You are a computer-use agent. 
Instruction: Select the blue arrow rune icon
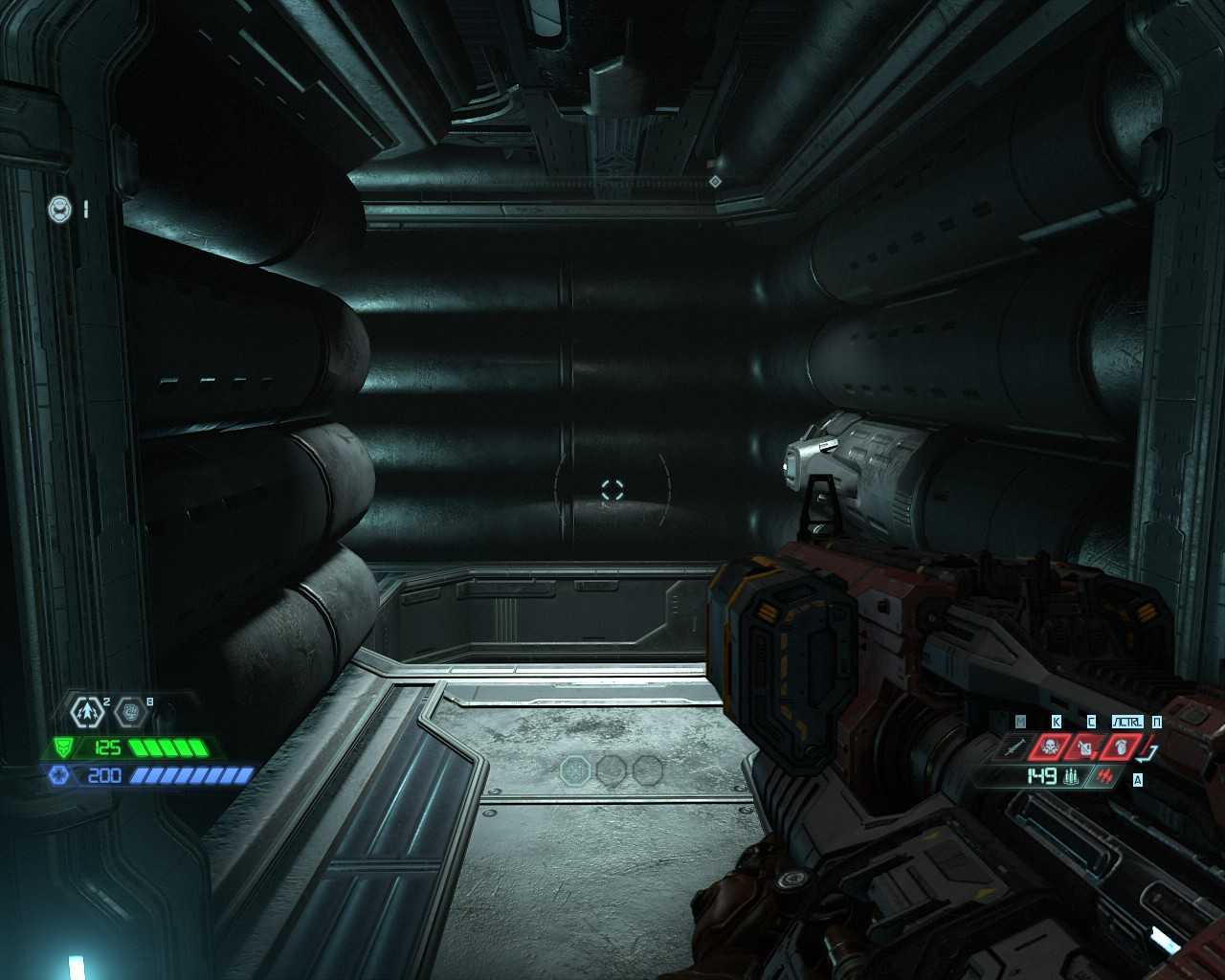pyautogui.click(x=90, y=711)
